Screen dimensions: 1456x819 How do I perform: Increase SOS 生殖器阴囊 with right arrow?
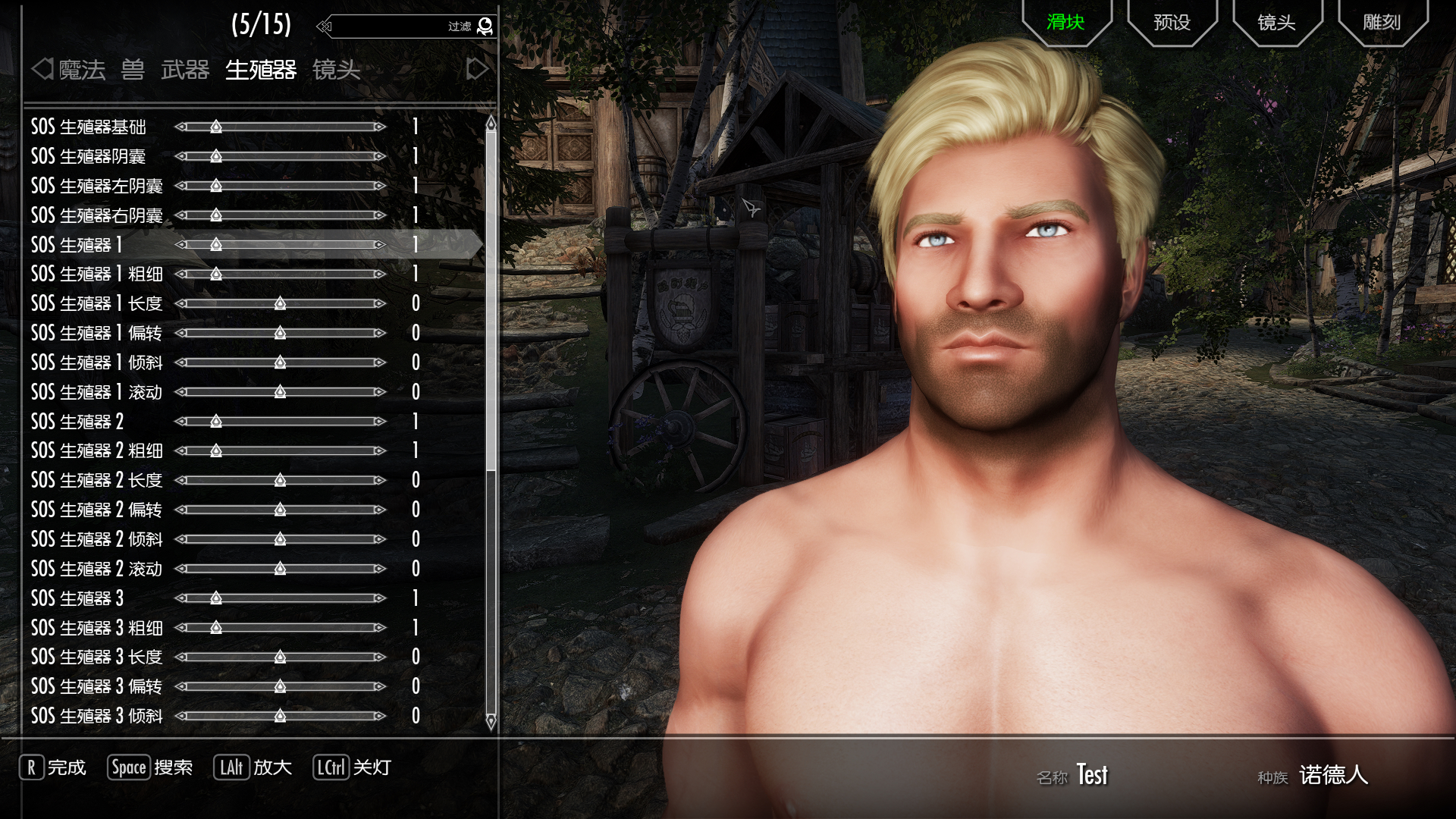[x=380, y=156]
